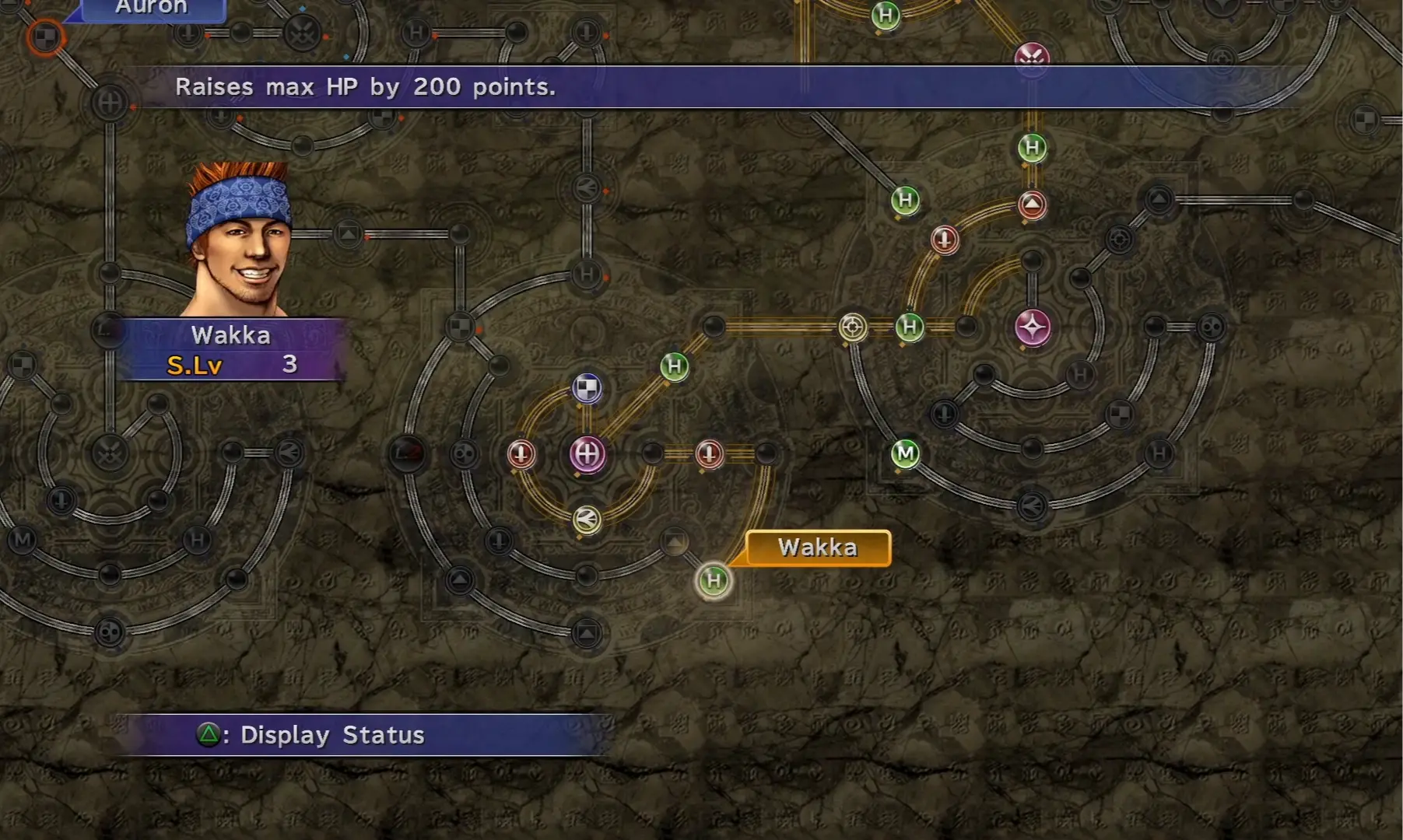Choose the magenta four-point star node

point(1033,327)
